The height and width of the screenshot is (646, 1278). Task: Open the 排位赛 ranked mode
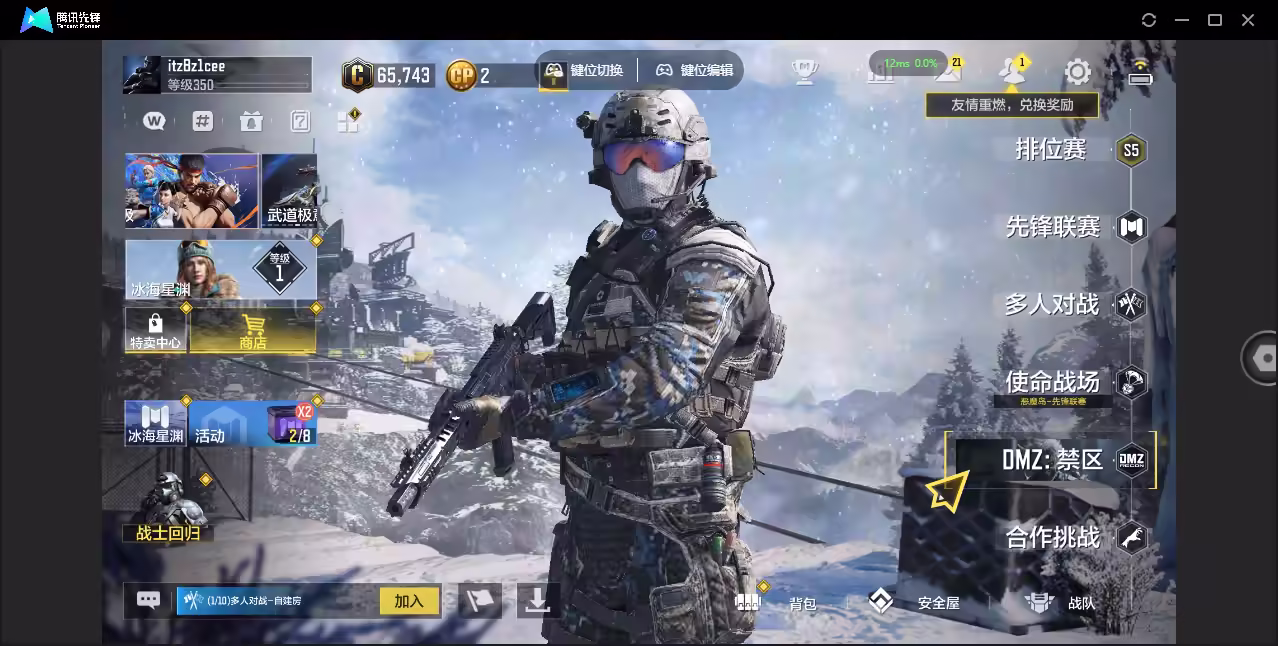1051,150
